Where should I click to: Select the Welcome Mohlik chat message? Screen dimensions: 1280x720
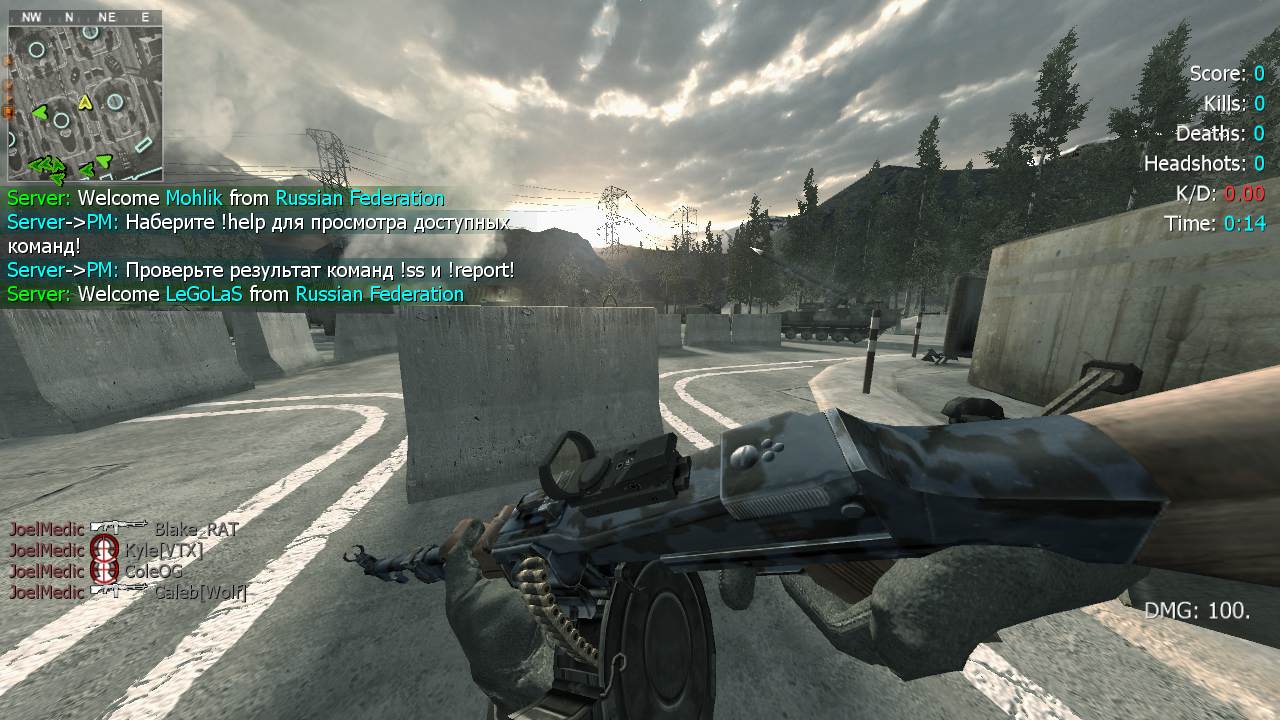225,198
